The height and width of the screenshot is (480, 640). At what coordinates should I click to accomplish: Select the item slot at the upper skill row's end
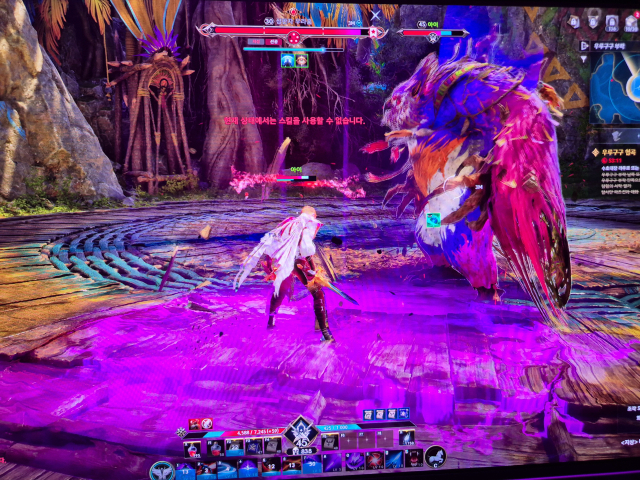(407, 437)
